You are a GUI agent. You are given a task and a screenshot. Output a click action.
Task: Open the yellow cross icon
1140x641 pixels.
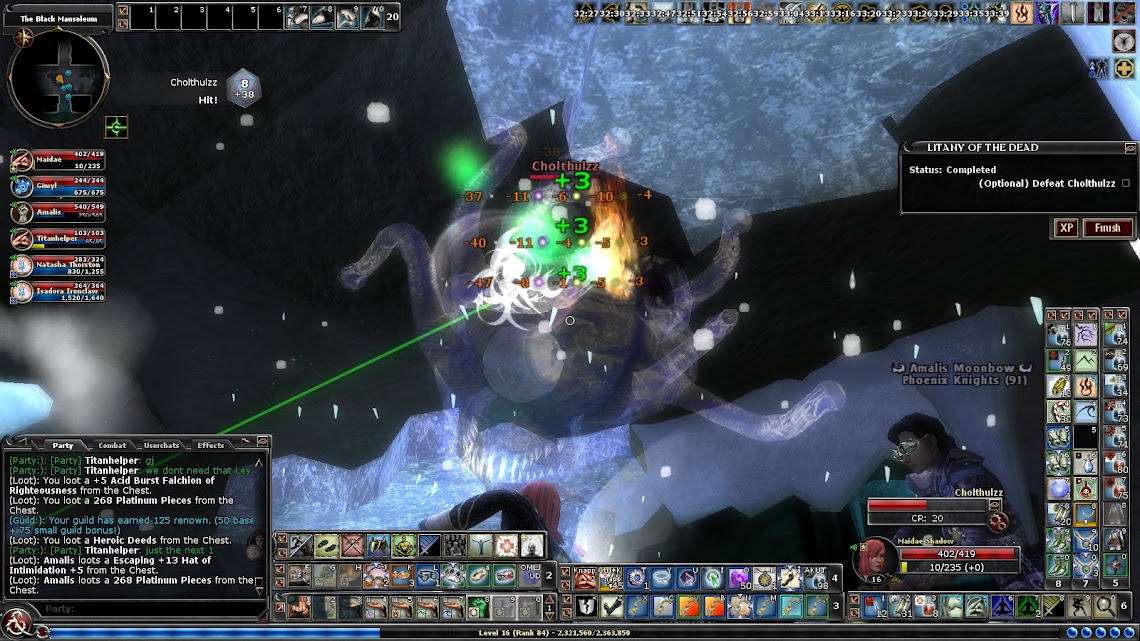coord(1124,68)
